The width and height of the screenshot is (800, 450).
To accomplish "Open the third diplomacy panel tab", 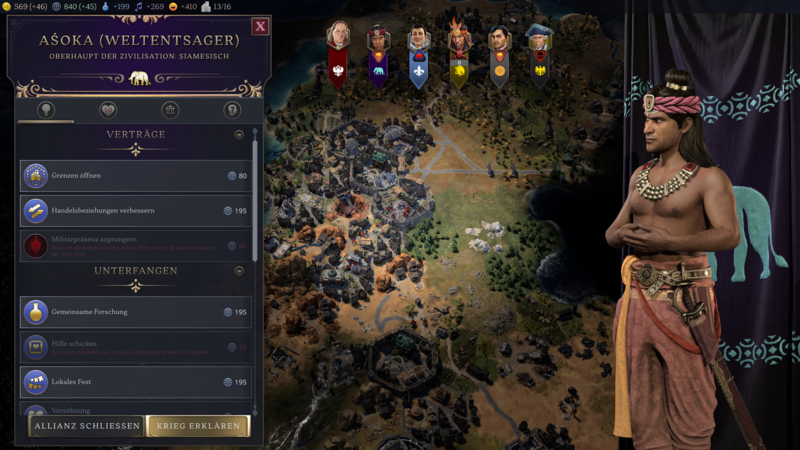I will pyautogui.click(x=171, y=110).
